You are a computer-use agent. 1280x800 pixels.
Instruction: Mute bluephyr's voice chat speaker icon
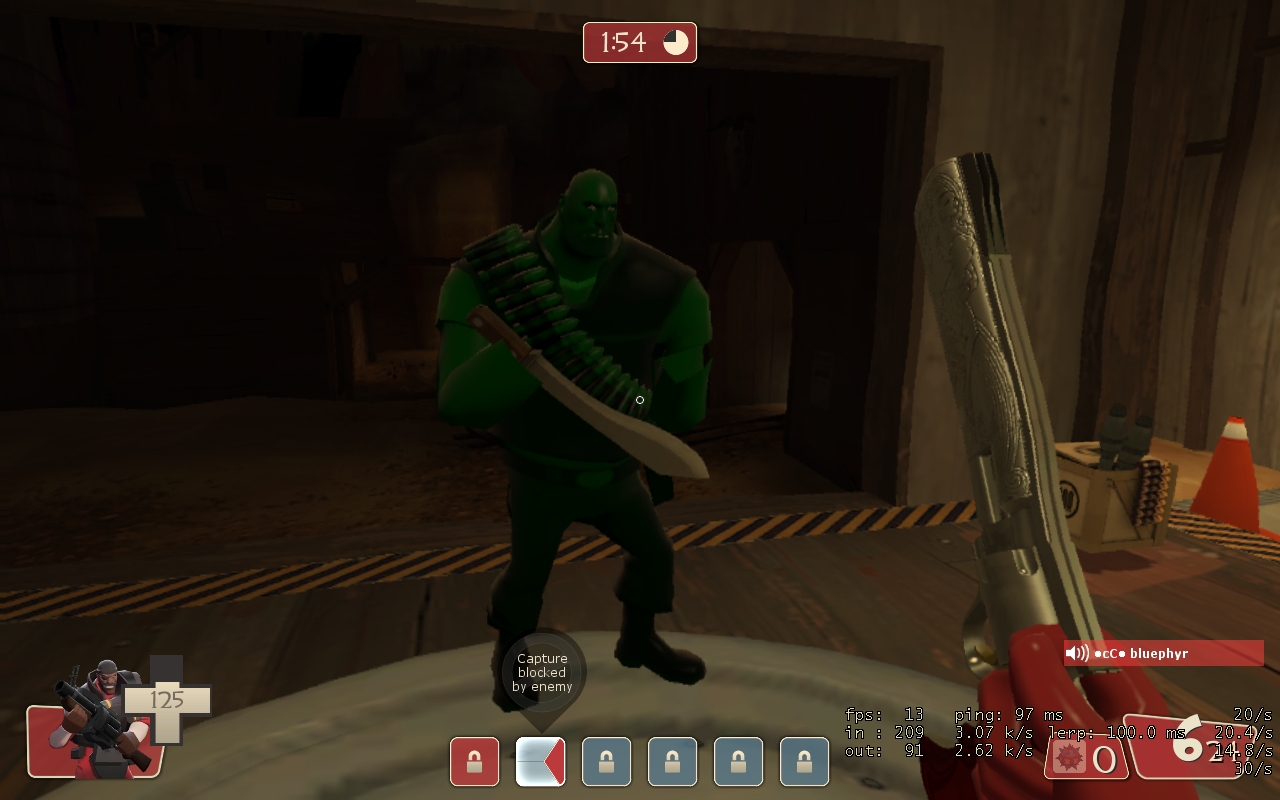pyautogui.click(x=1076, y=653)
